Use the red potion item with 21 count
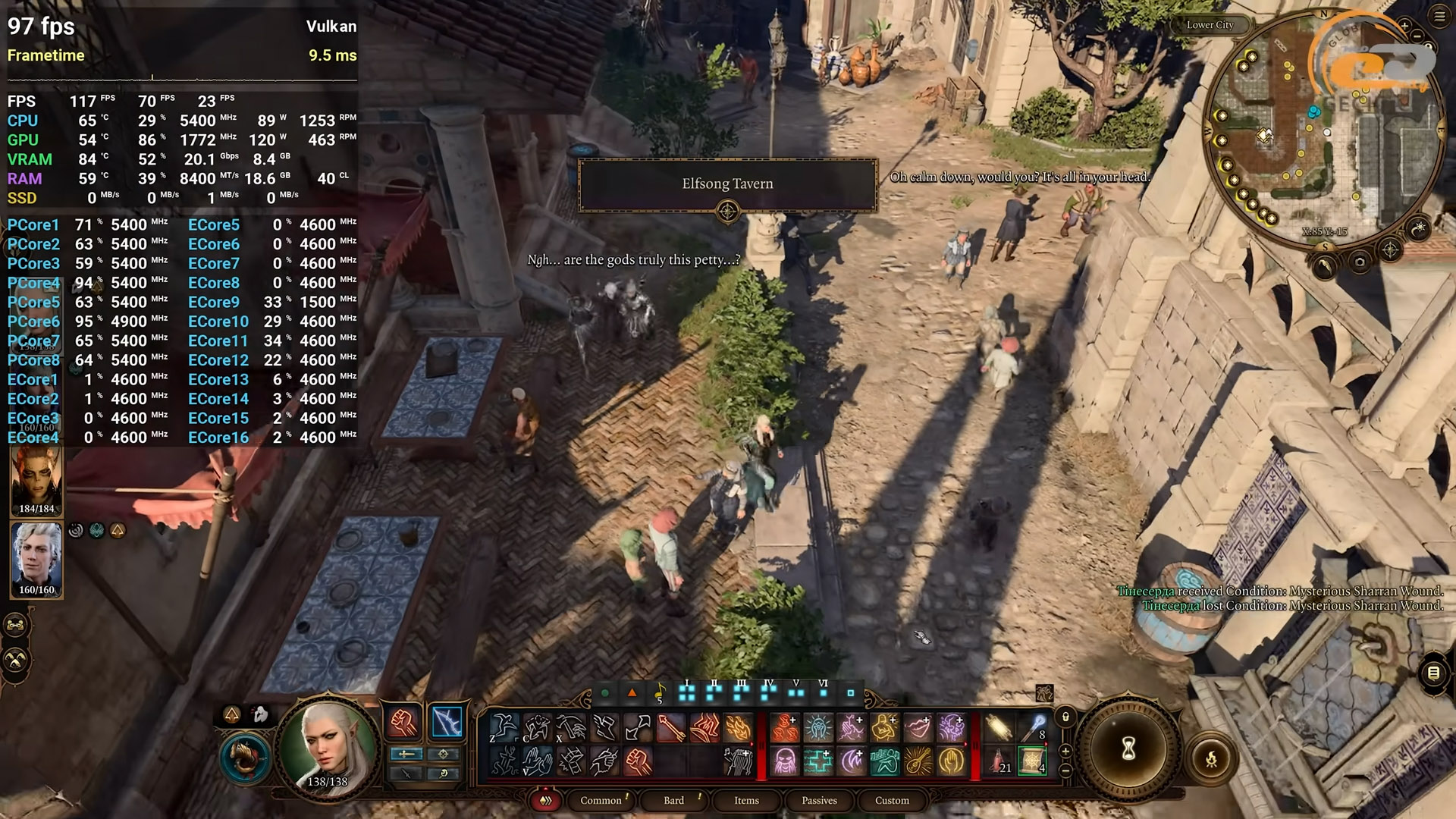The image size is (1456, 819). point(999,760)
